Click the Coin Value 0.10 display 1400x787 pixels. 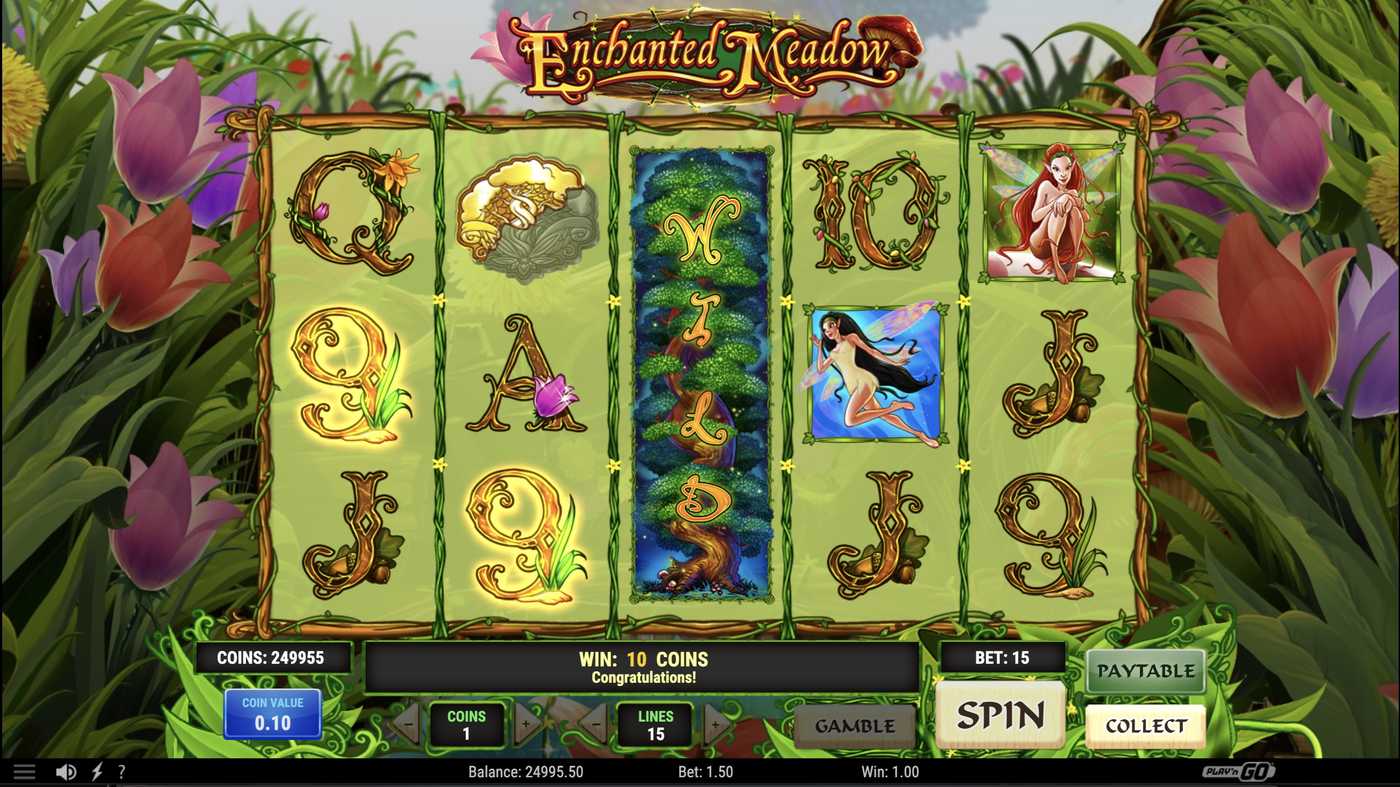pos(272,712)
